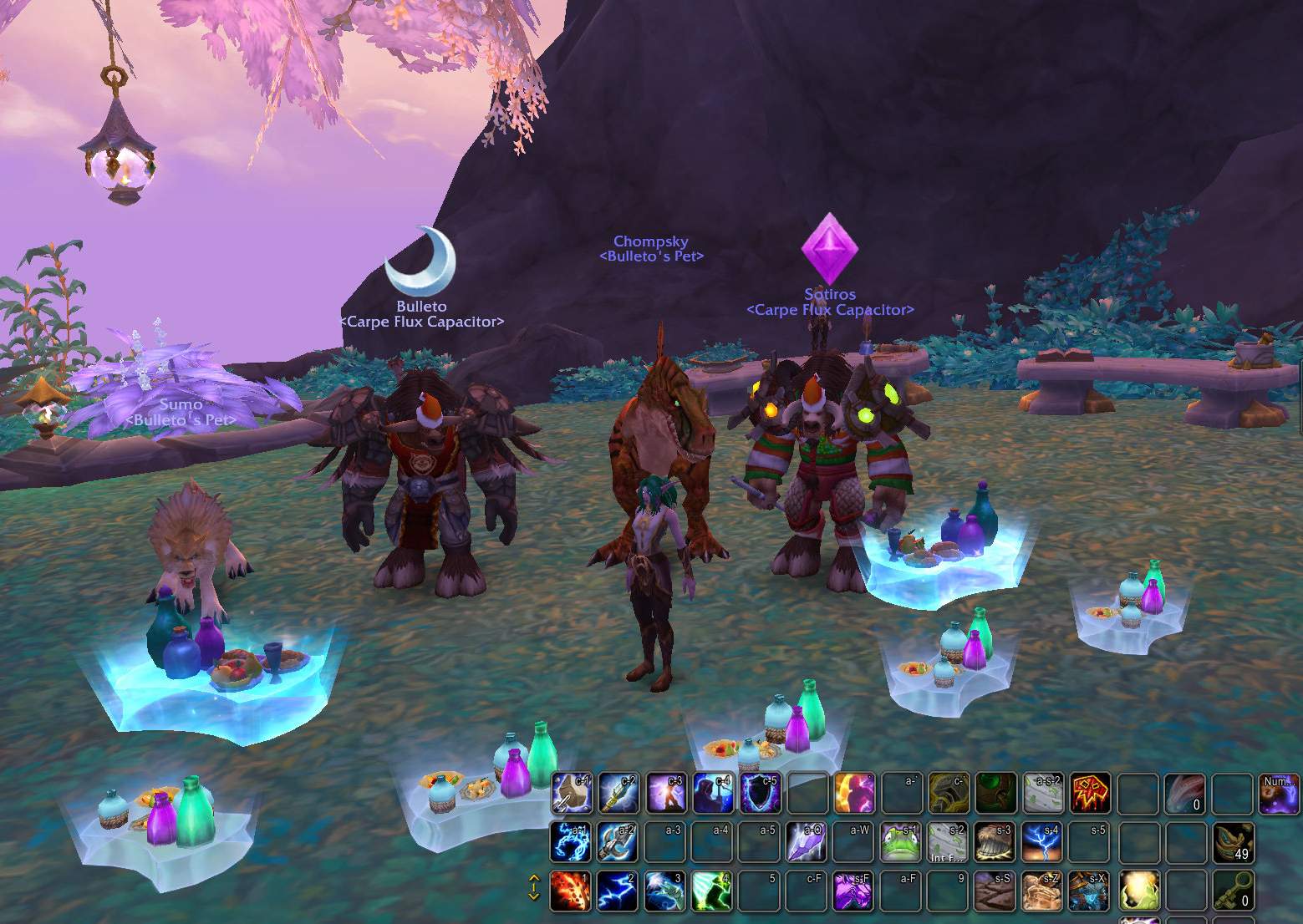Cast the Lava Burst fire spell
The image size is (1303, 924).
571,891
